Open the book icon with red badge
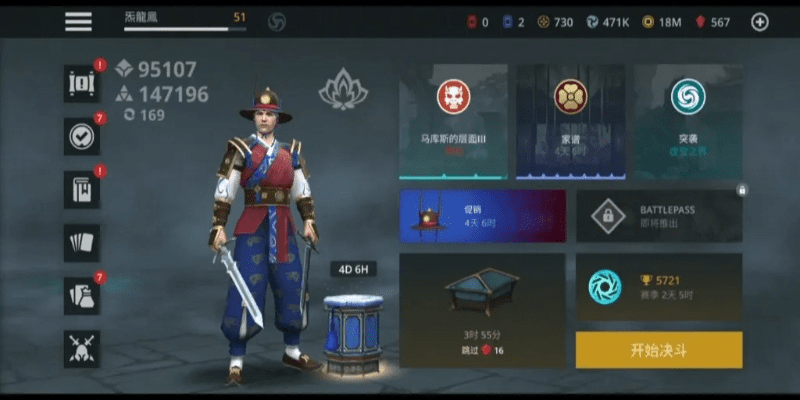Image resolution: width=800 pixels, height=400 pixels. coord(81,190)
